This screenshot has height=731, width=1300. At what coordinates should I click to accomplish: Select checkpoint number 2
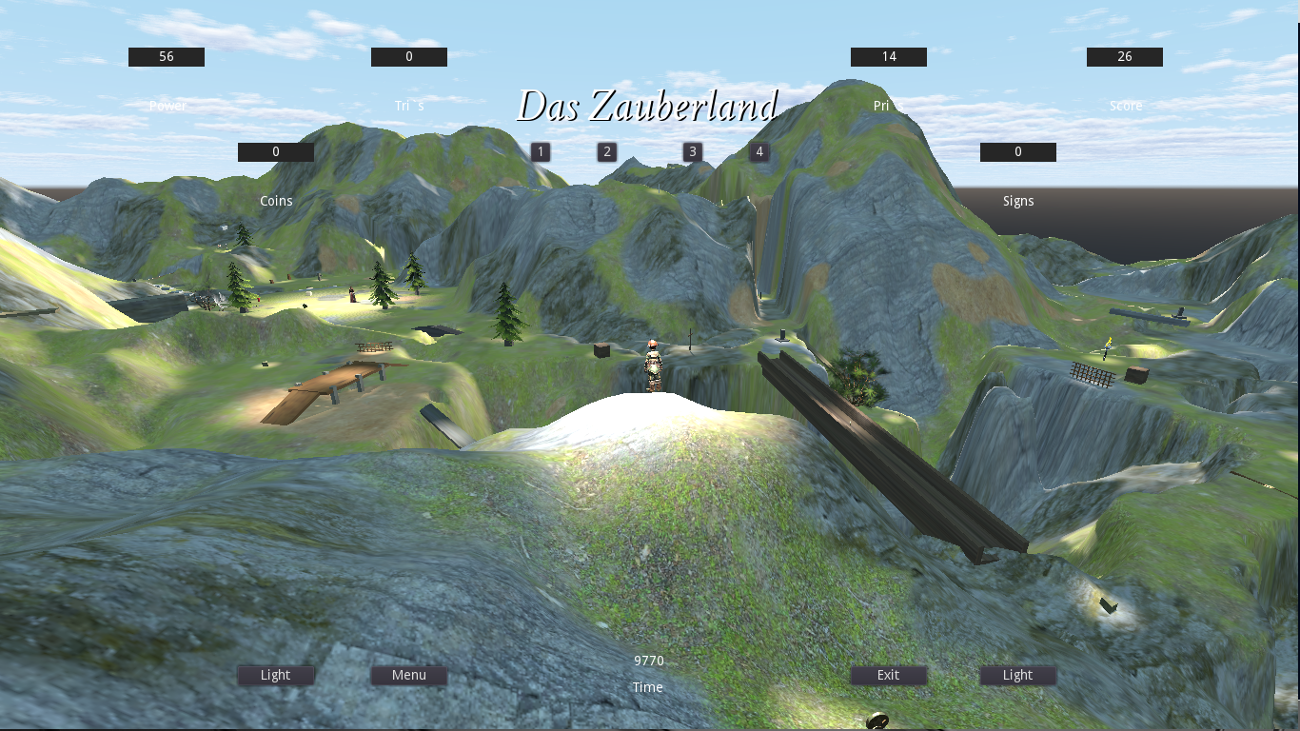[607, 151]
